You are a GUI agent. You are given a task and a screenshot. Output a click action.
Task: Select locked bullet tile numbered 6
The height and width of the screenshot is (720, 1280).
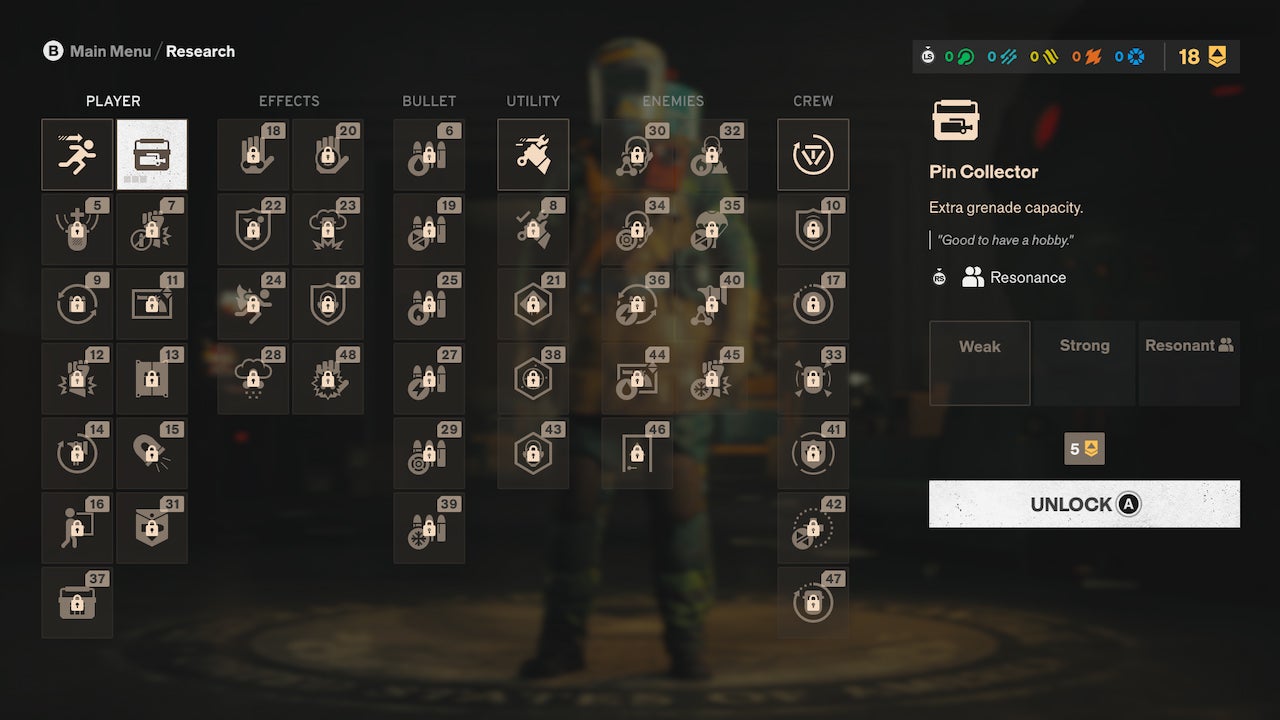429,155
